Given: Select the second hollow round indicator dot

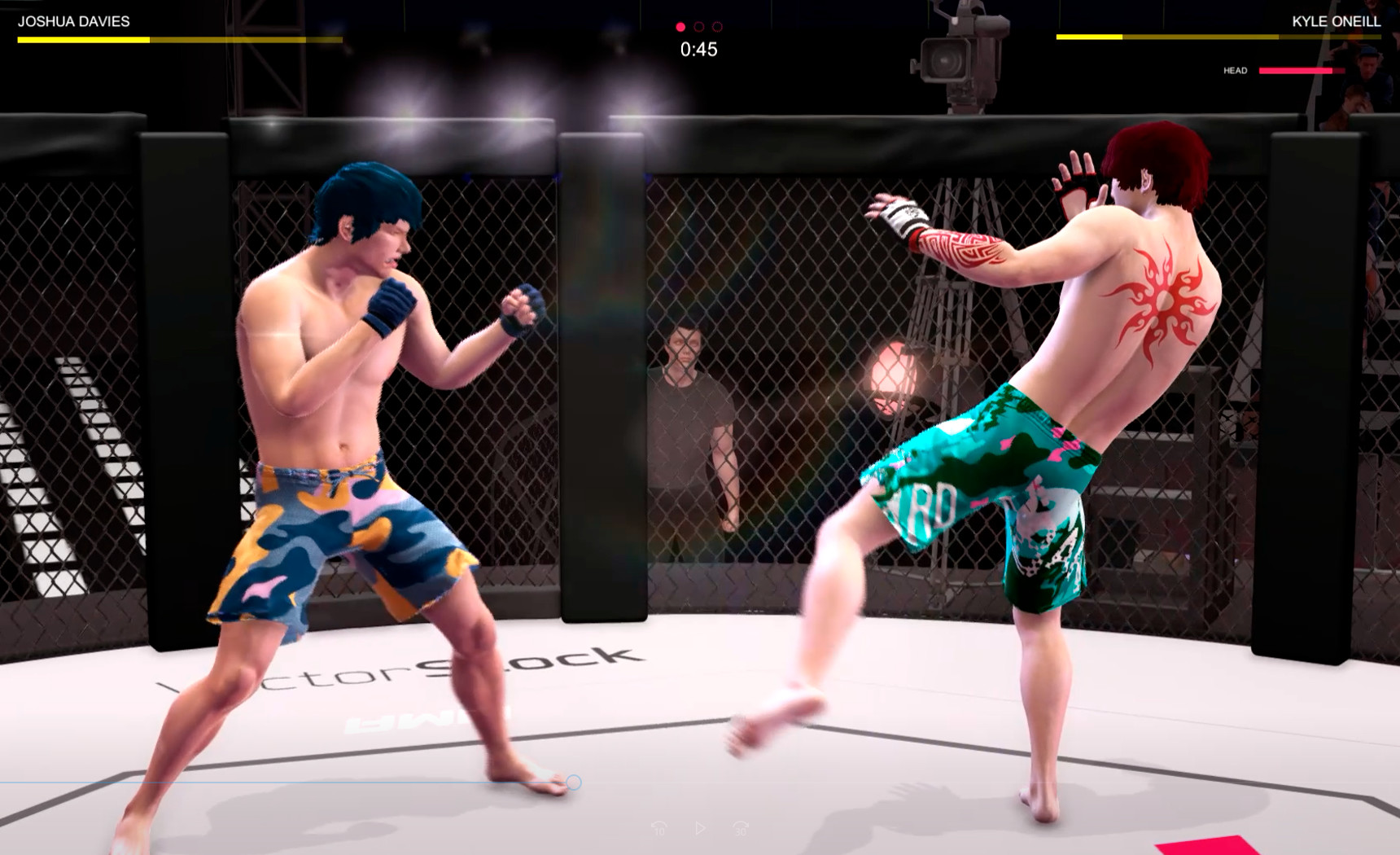Looking at the screenshot, I should [698, 25].
